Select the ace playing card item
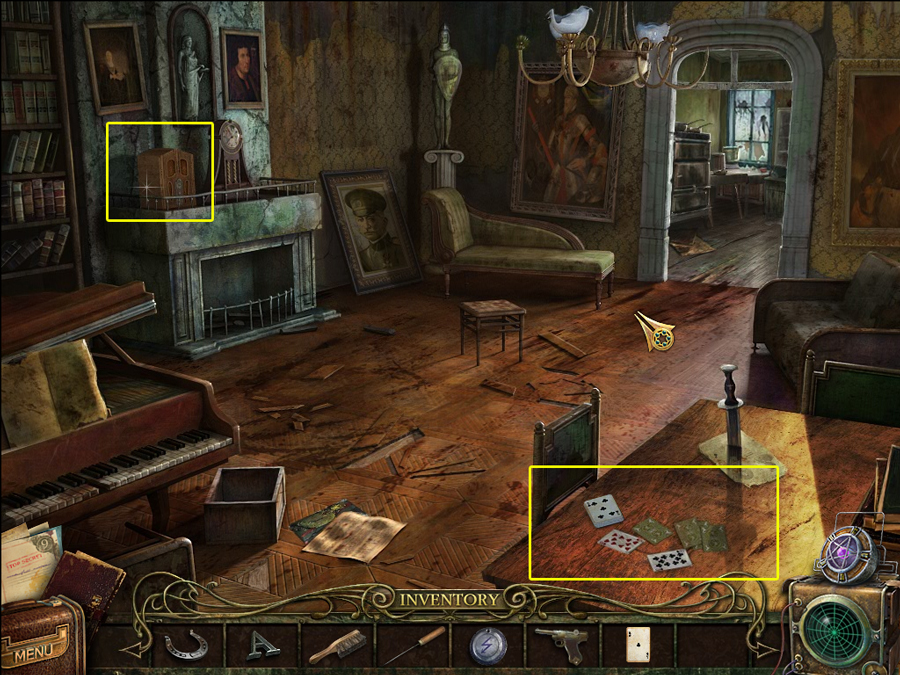 (x=638, y=645)
